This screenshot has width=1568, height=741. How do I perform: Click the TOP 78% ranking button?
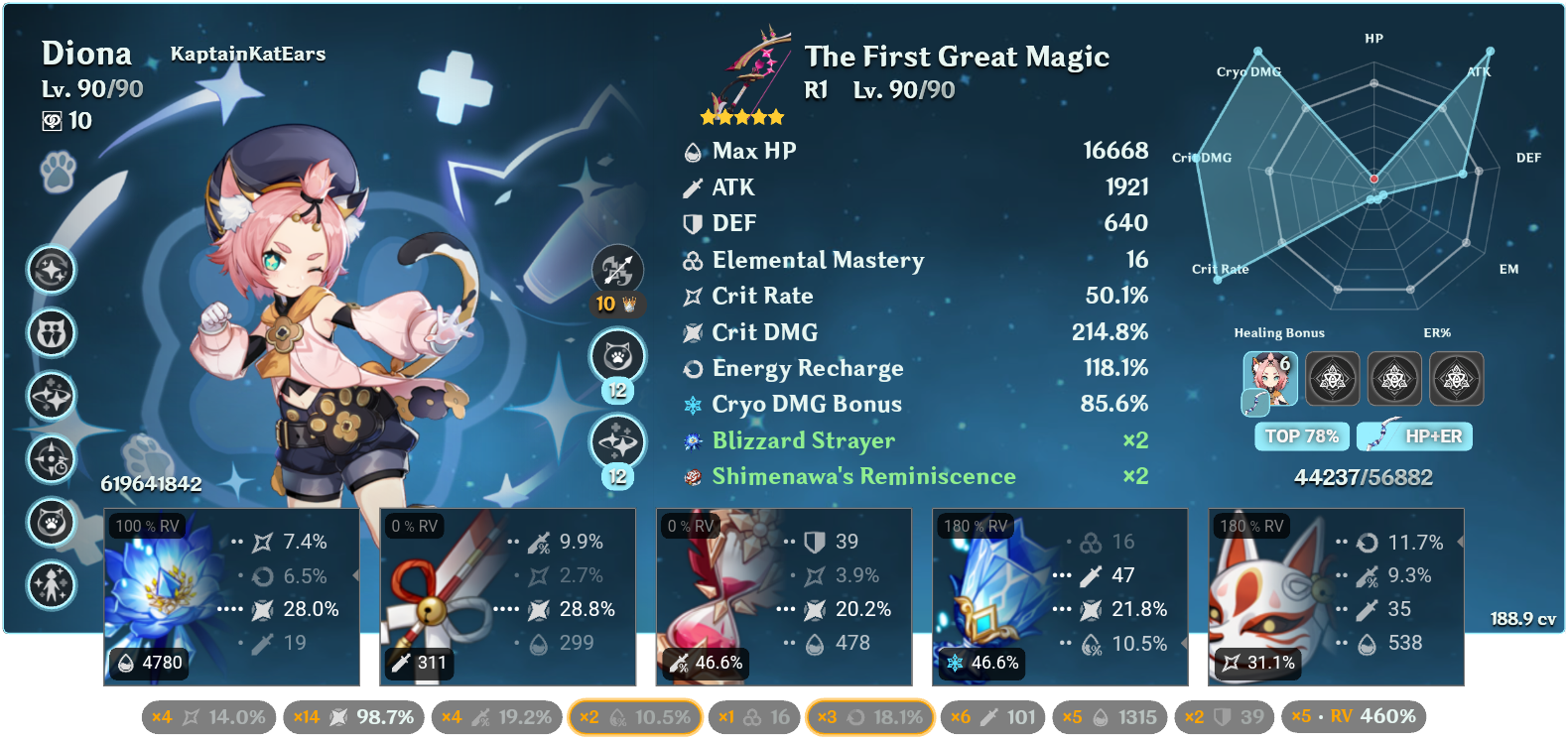click(x=1301, y=436)
